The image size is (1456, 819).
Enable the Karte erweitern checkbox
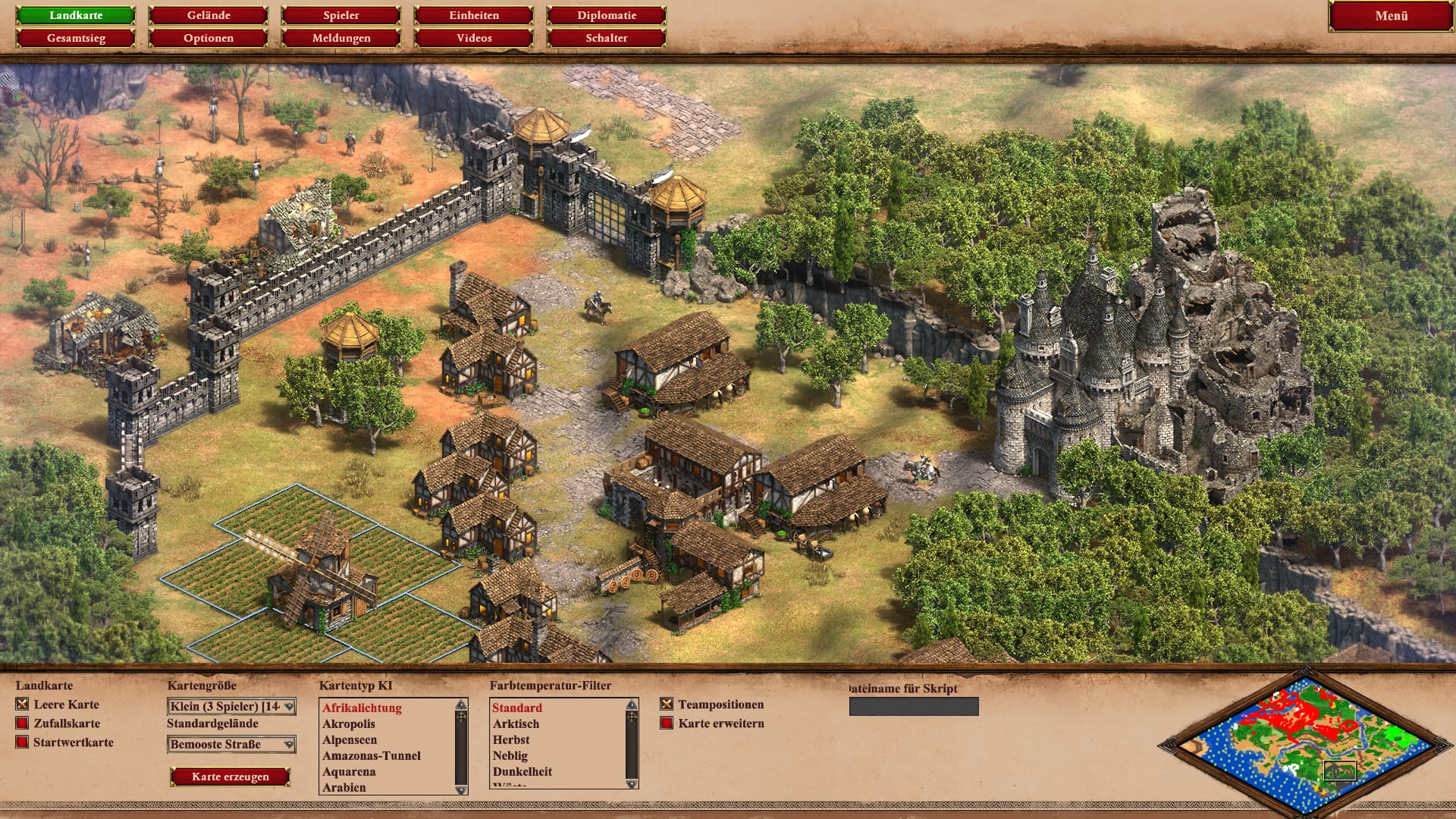point(667,723)
